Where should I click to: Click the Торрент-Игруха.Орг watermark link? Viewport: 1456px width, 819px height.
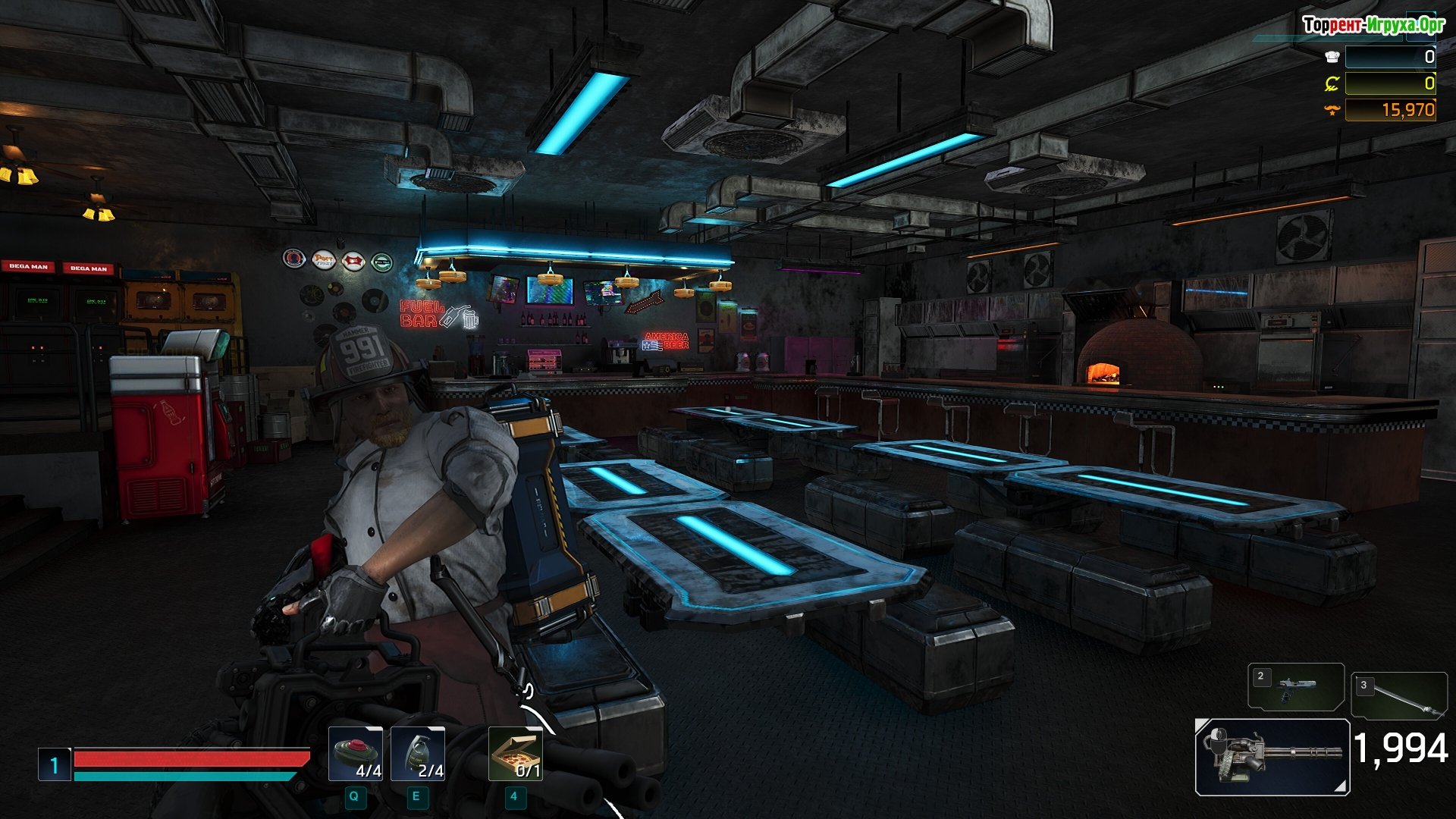[x=1373, y=25]
